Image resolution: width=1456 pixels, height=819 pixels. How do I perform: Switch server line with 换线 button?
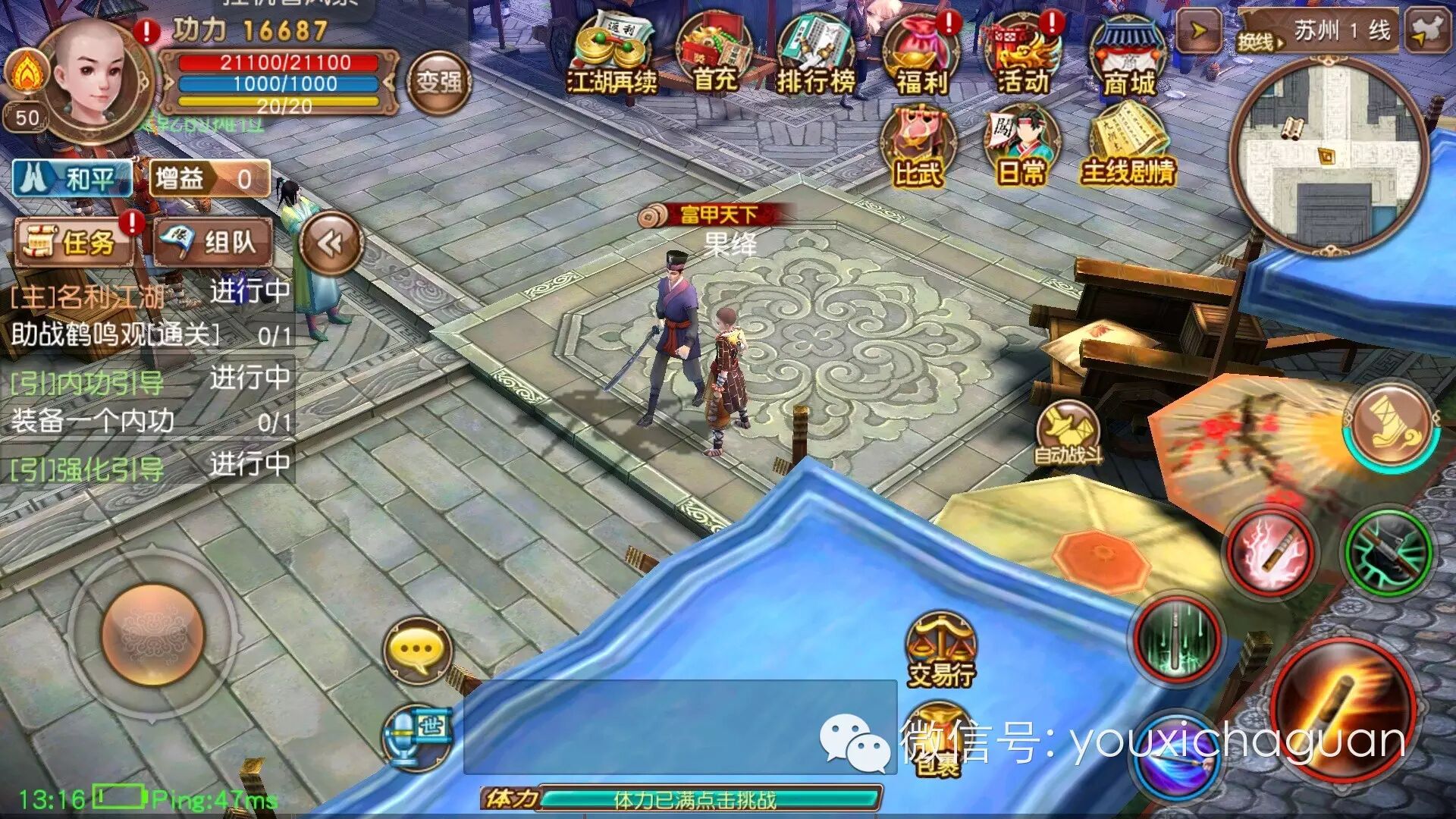pyautogui.click(x=1260, y=42)
